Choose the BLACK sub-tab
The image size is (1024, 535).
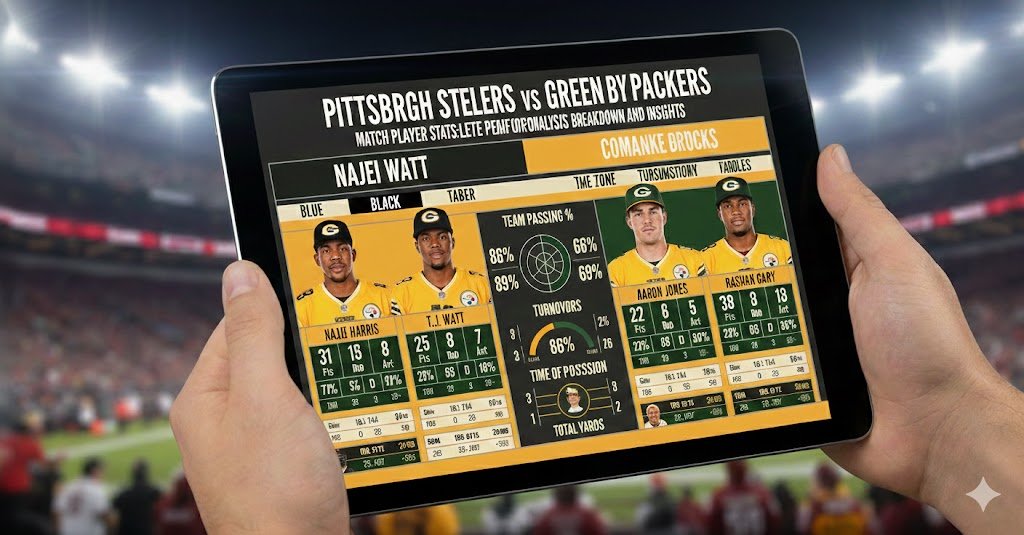click(383, 202)
